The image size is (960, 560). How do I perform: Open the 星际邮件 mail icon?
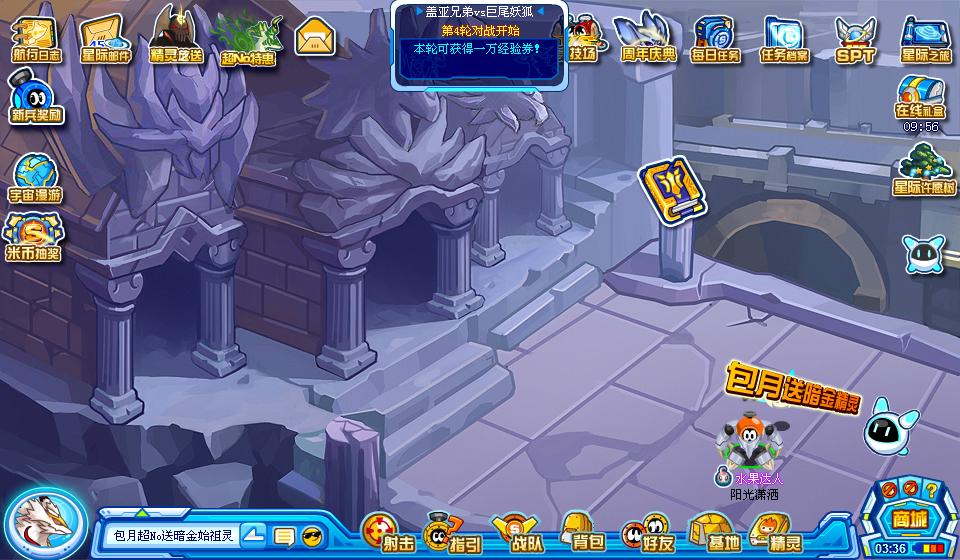click(106, 38)
